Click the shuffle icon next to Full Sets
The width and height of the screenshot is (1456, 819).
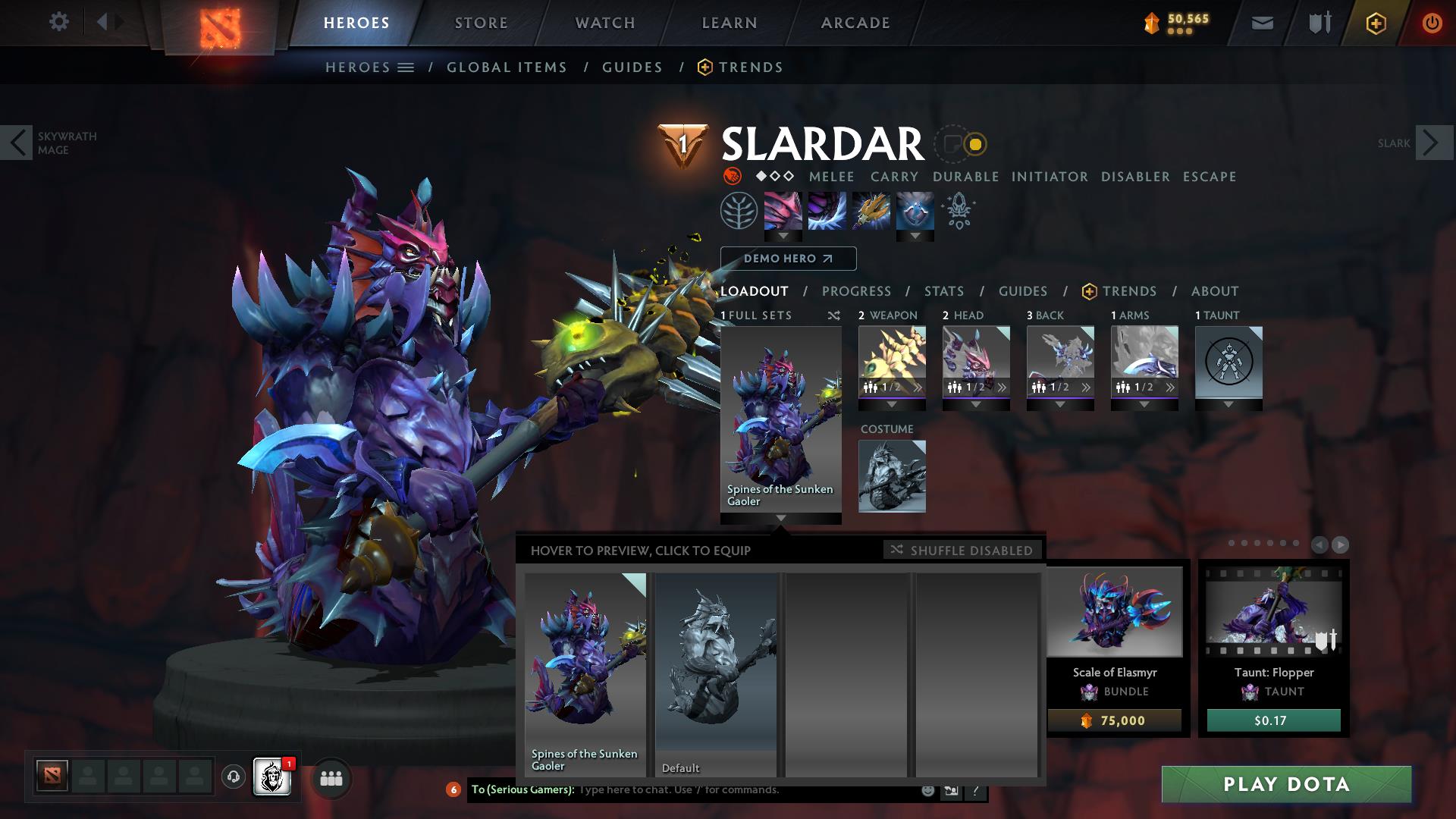click(x=832, y=315)
